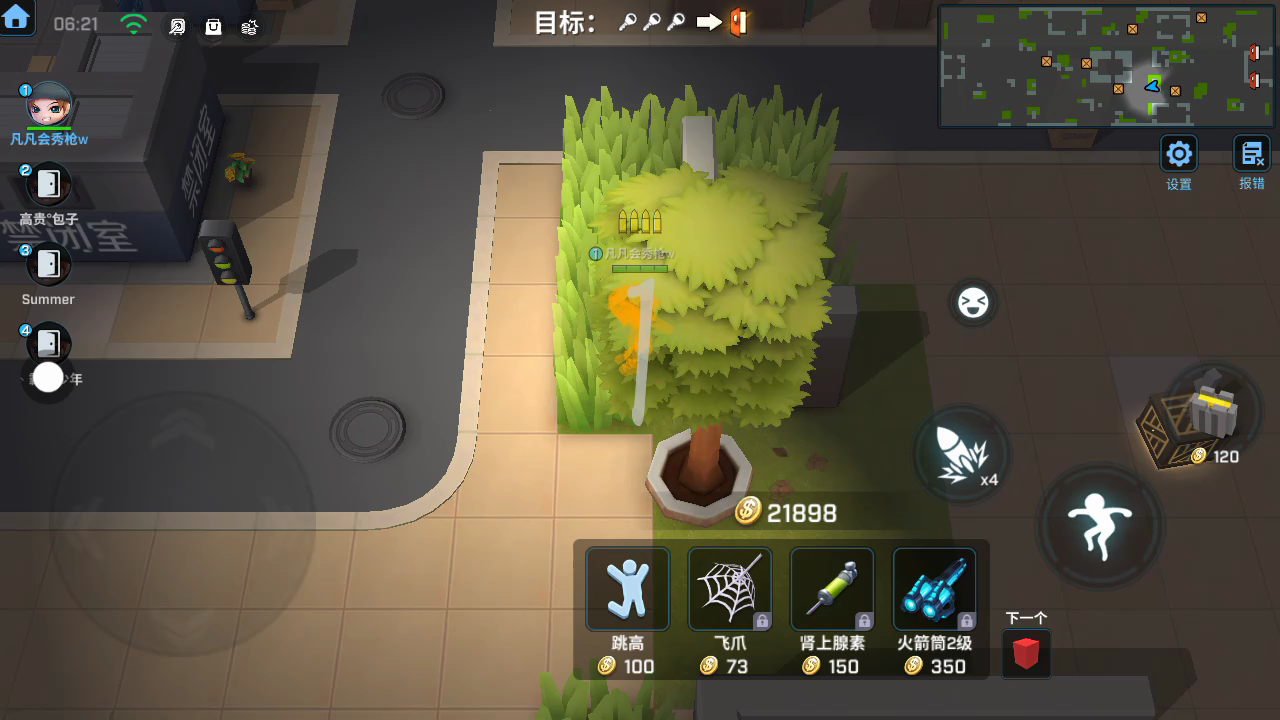The image size is (1280, 720).
Task: Select the second teammate's door icon
Action: pos(47,184)
